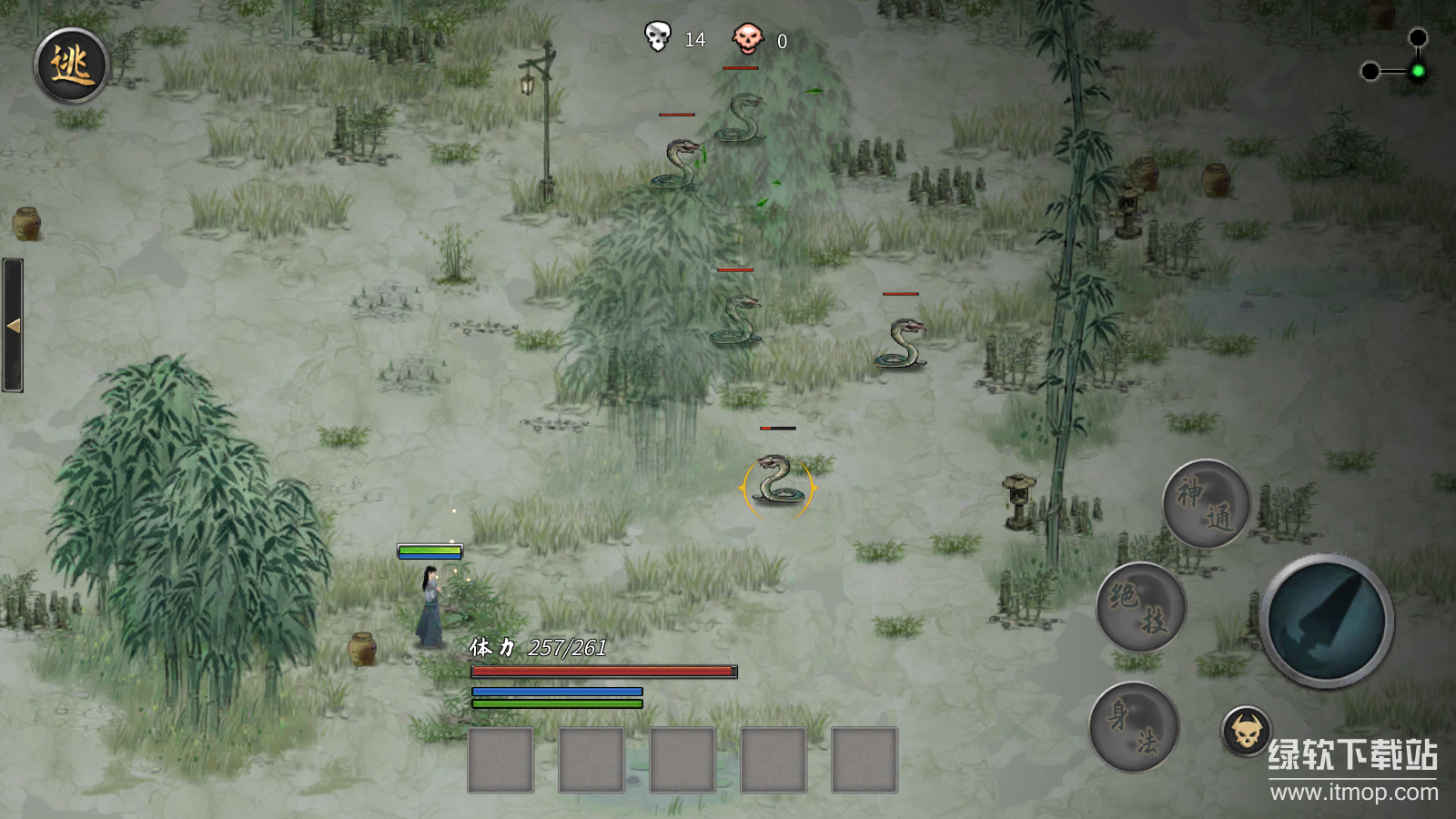Select the snake with the yellow target marker
Viewport: 1456px width, 819px height.
778,480
